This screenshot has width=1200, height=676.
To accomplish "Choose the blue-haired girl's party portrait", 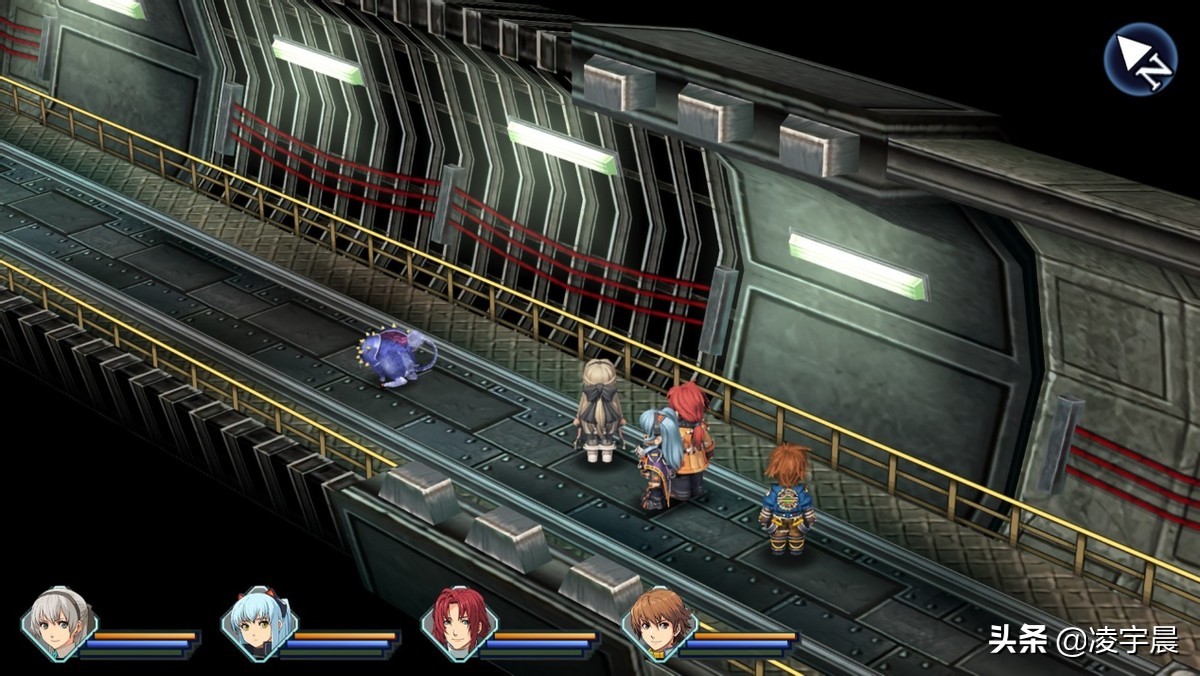I will [259, 623].
